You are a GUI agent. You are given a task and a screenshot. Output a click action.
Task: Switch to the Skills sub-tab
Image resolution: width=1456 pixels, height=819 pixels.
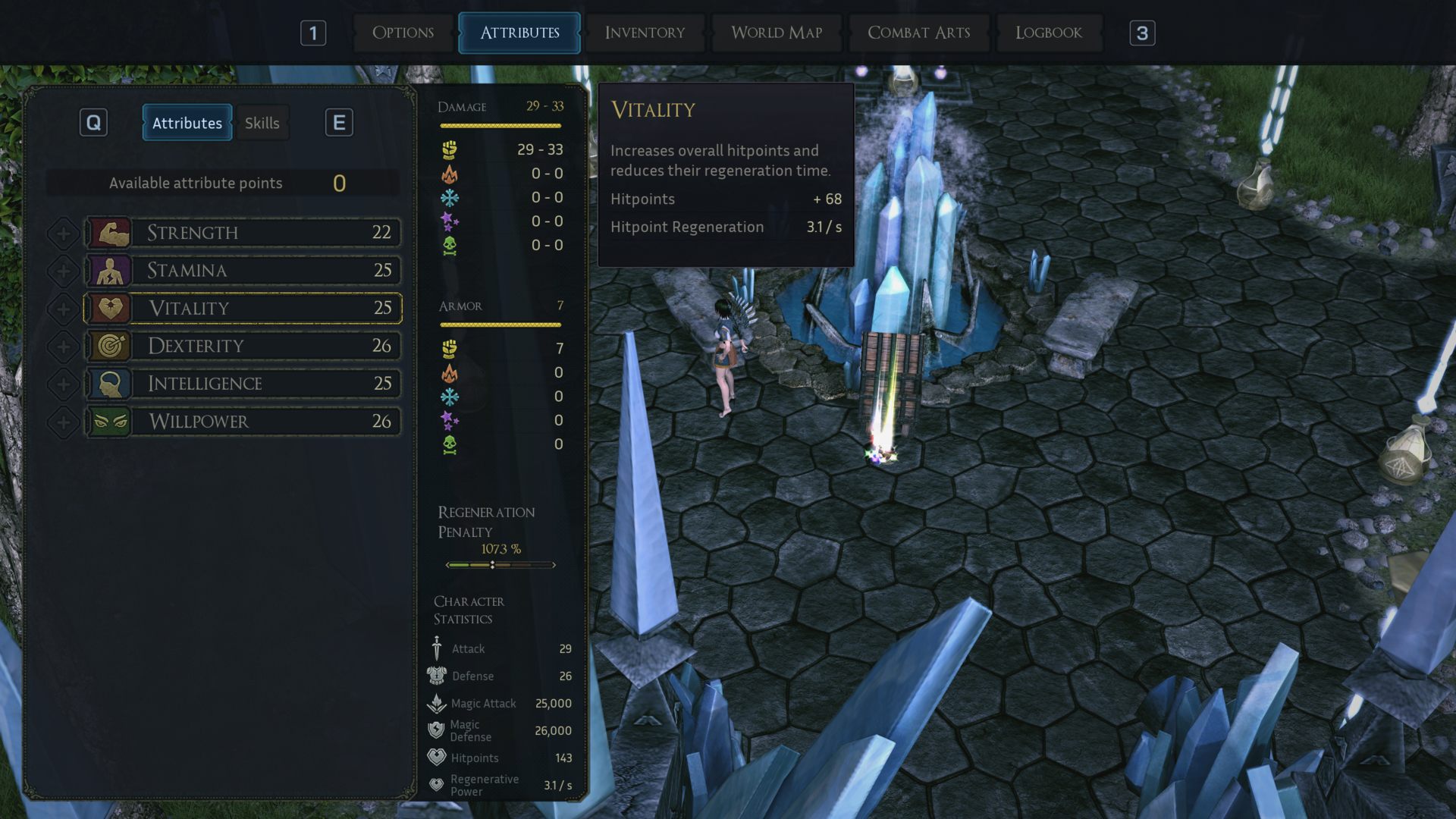pos(262,123)
